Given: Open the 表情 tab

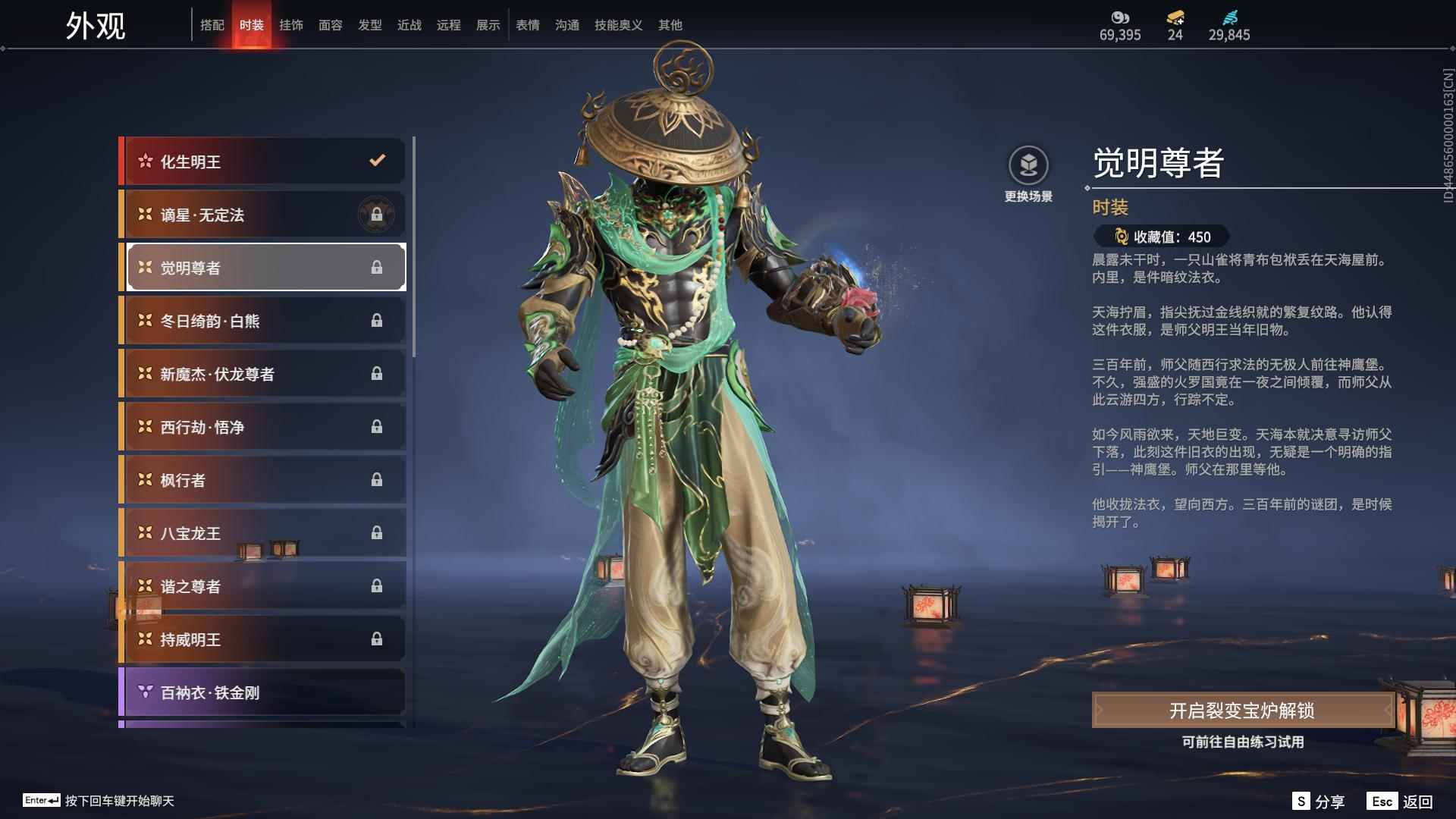Looking at the screenshot, I should [528, 25].
